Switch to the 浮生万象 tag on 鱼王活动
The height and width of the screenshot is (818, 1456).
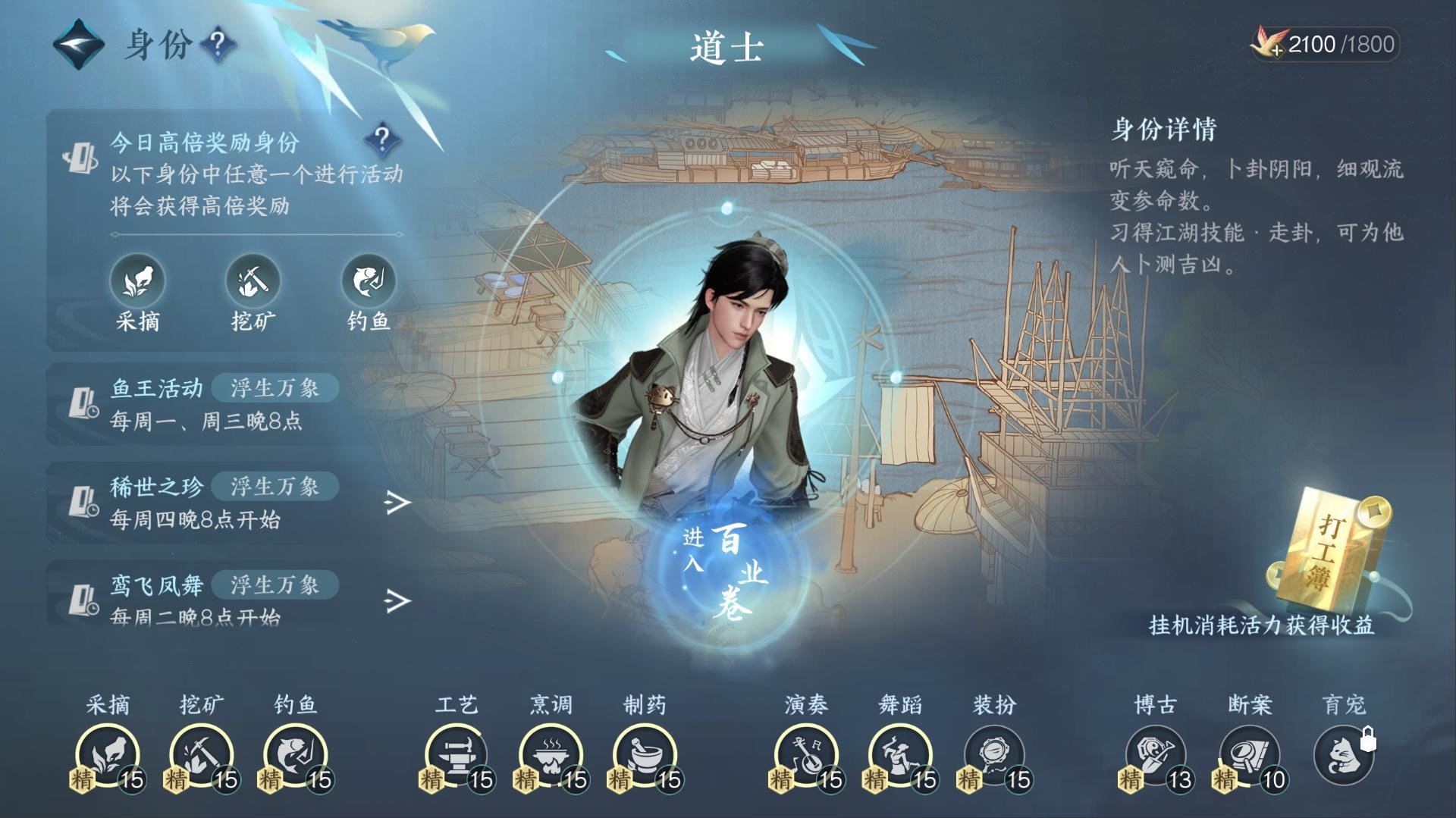[276, 387]
